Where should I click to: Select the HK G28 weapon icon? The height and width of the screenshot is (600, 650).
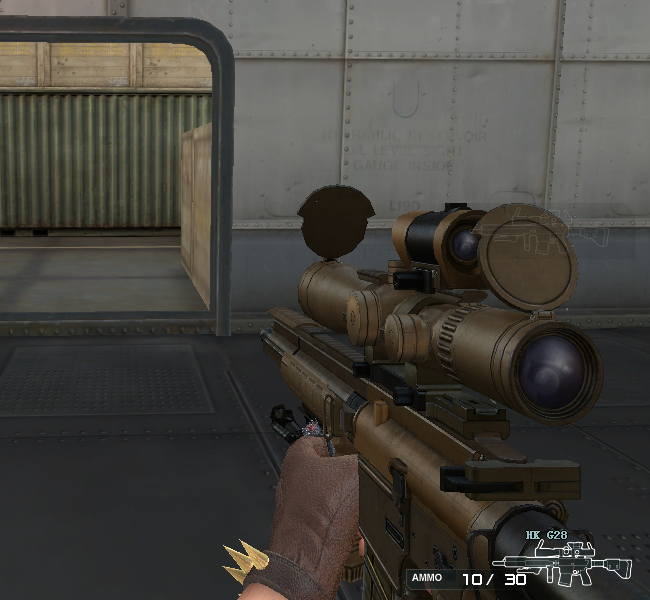click(582, 563)
